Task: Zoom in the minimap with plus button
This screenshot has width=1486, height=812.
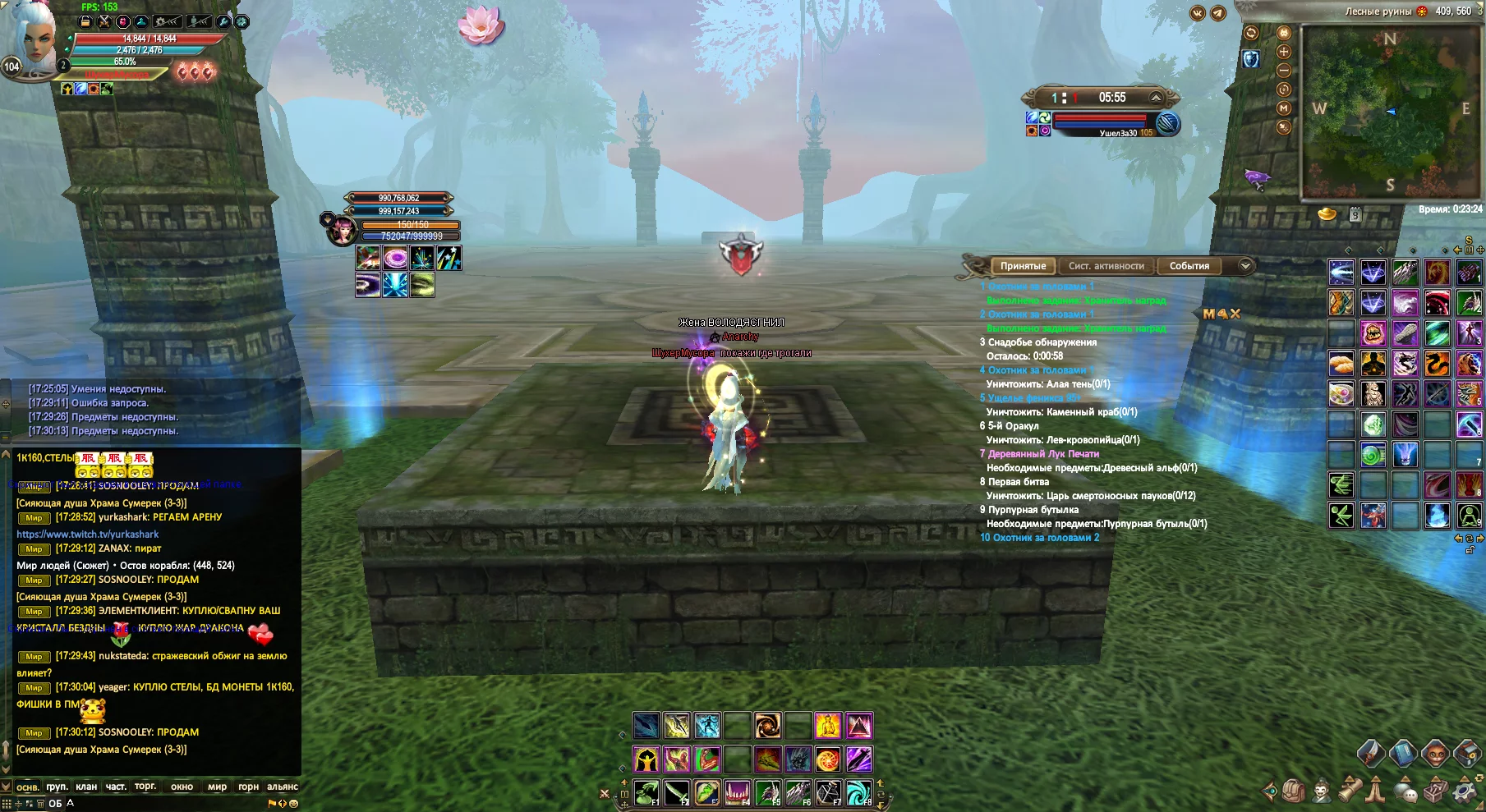Action: 1284,52
